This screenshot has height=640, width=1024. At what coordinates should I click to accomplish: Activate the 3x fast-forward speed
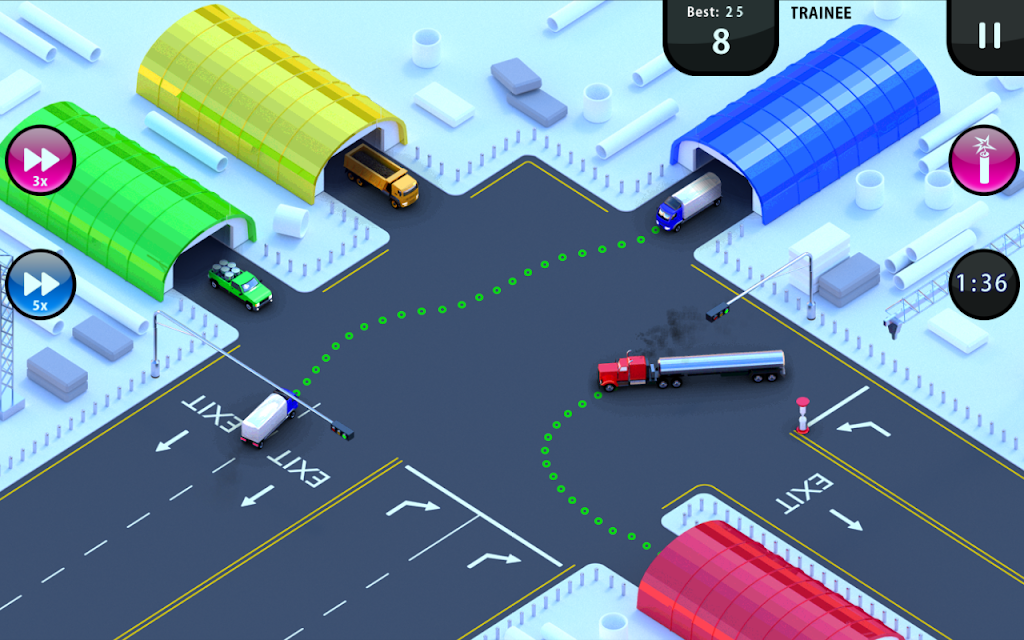pyautogui.click(x=41, y=160)
